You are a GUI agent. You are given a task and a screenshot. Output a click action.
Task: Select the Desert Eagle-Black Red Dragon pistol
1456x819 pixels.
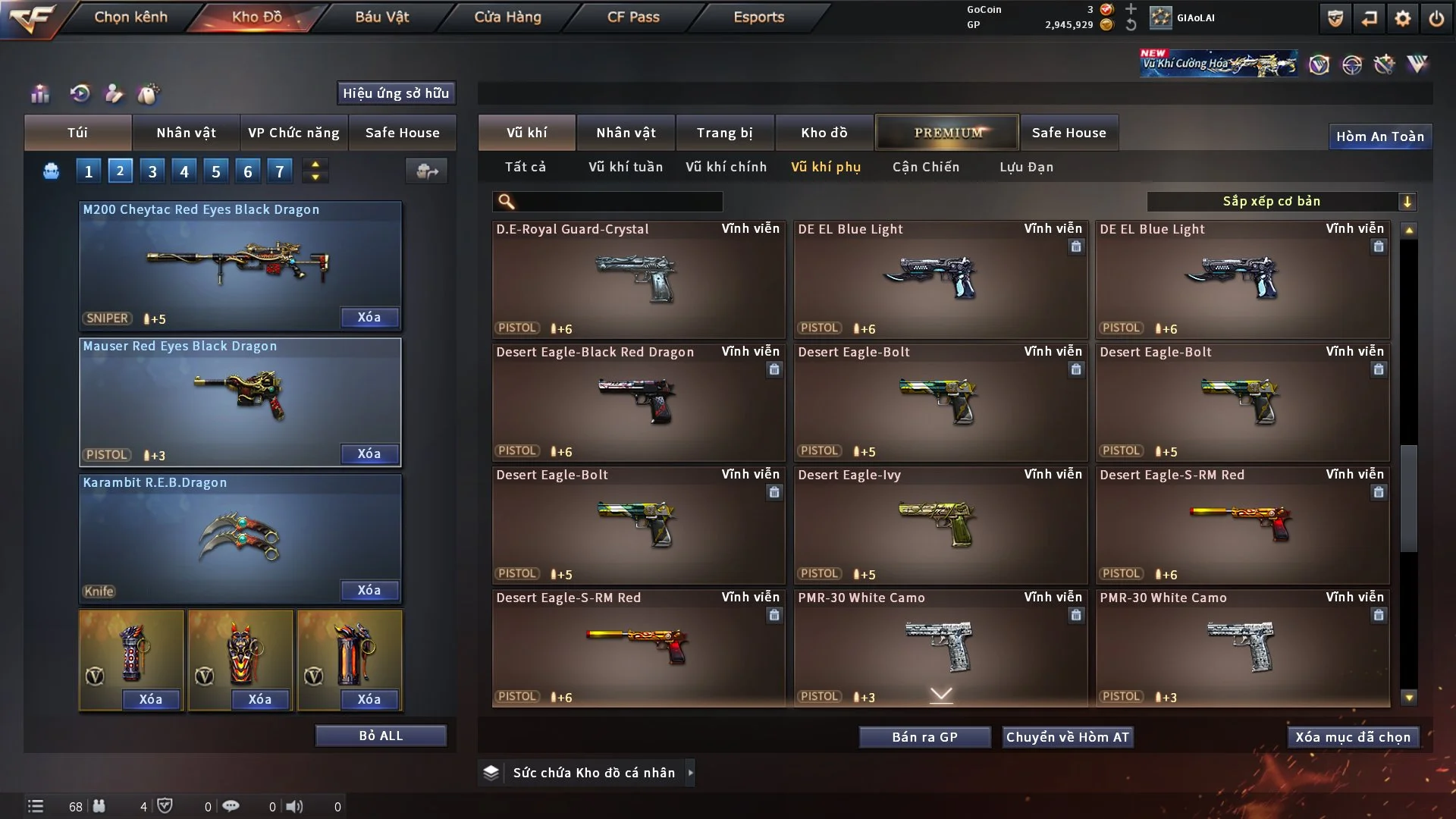click(x=638, y=402)
